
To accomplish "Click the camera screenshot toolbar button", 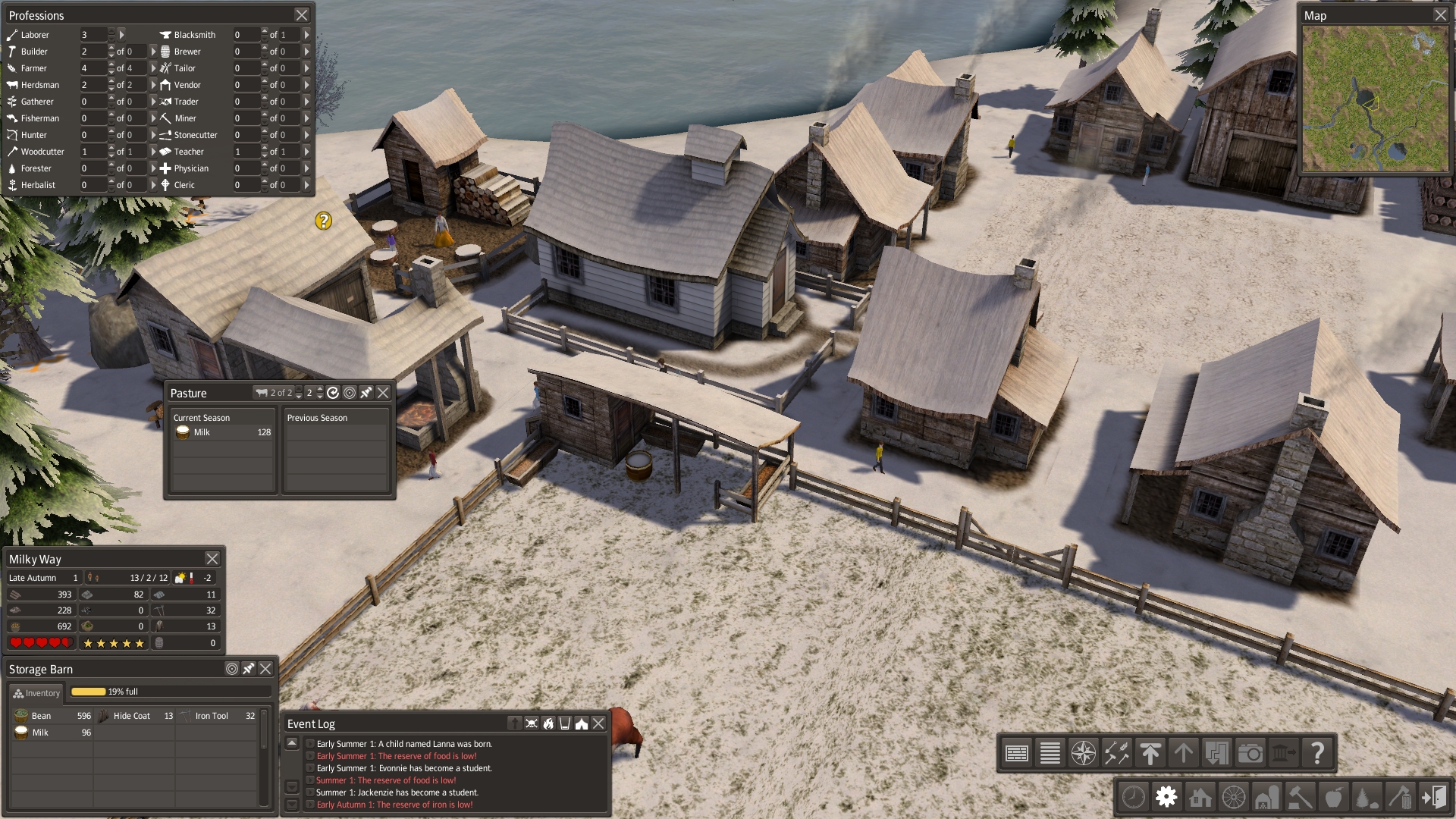I will (1250, 753).
